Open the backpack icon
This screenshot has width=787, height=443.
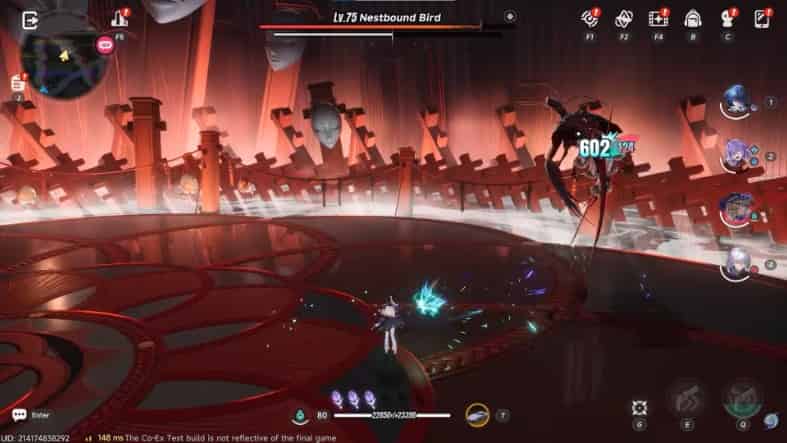692,18
